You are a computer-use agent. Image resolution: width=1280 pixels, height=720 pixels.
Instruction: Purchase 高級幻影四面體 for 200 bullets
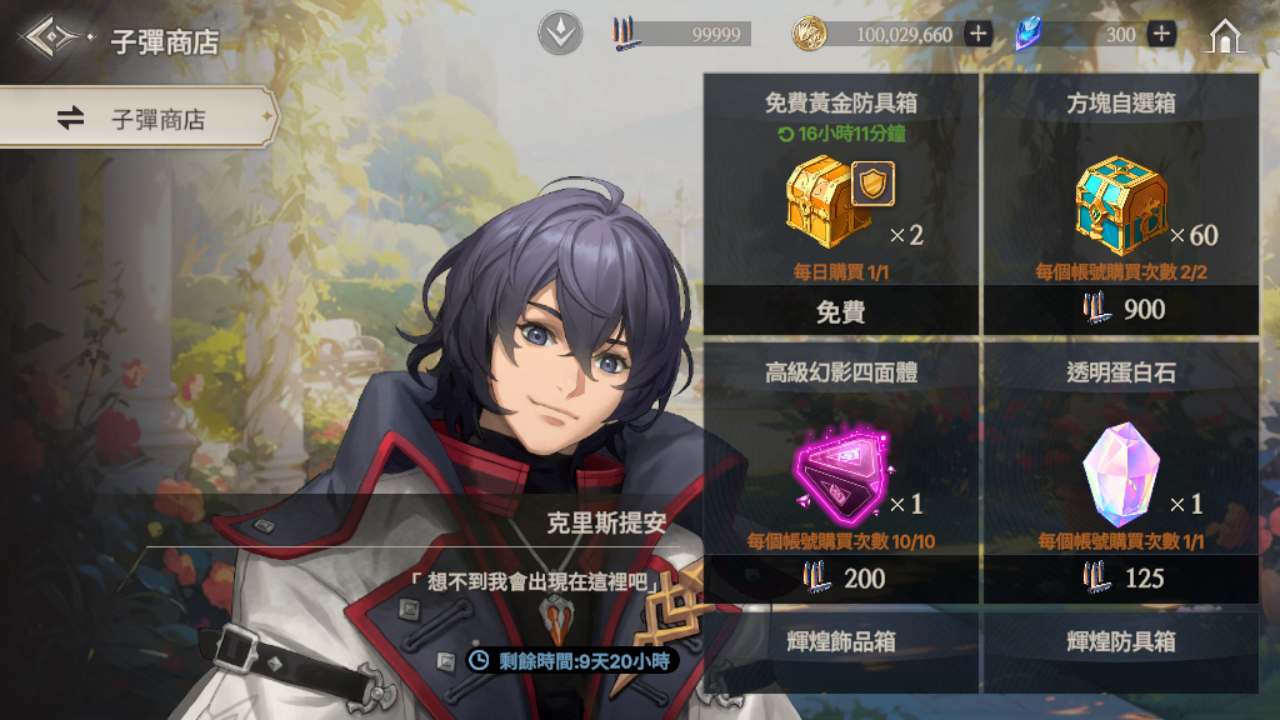(x=841, y=578)
